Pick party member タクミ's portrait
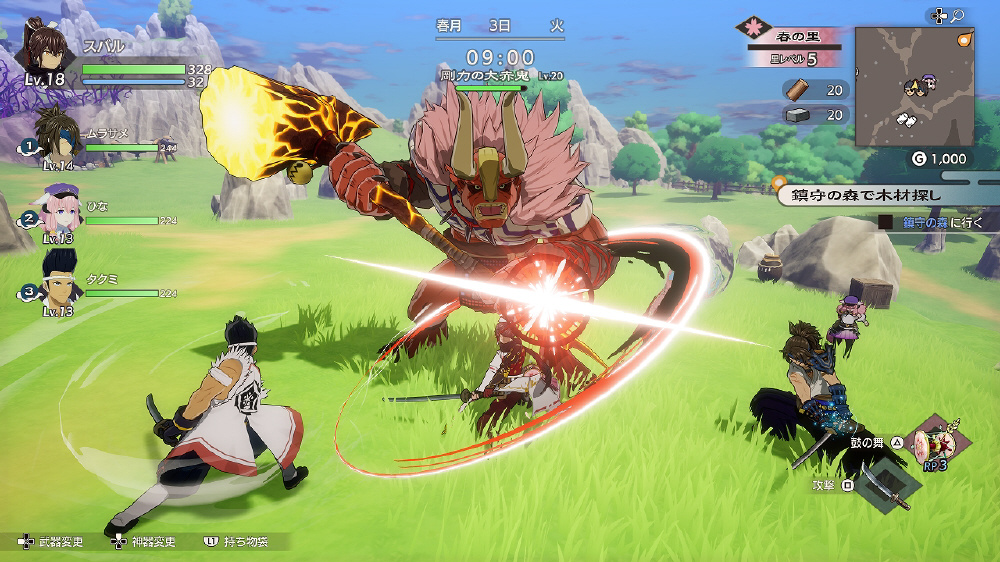This screenshot has width=1000, height=562. pos(60,277)
